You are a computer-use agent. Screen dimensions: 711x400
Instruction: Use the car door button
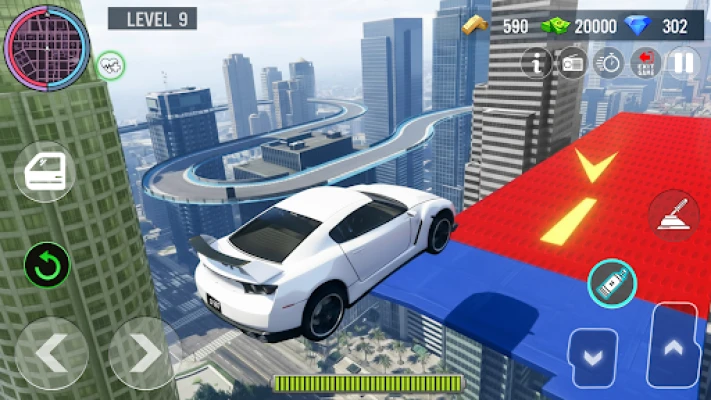(x=46, y=171)
